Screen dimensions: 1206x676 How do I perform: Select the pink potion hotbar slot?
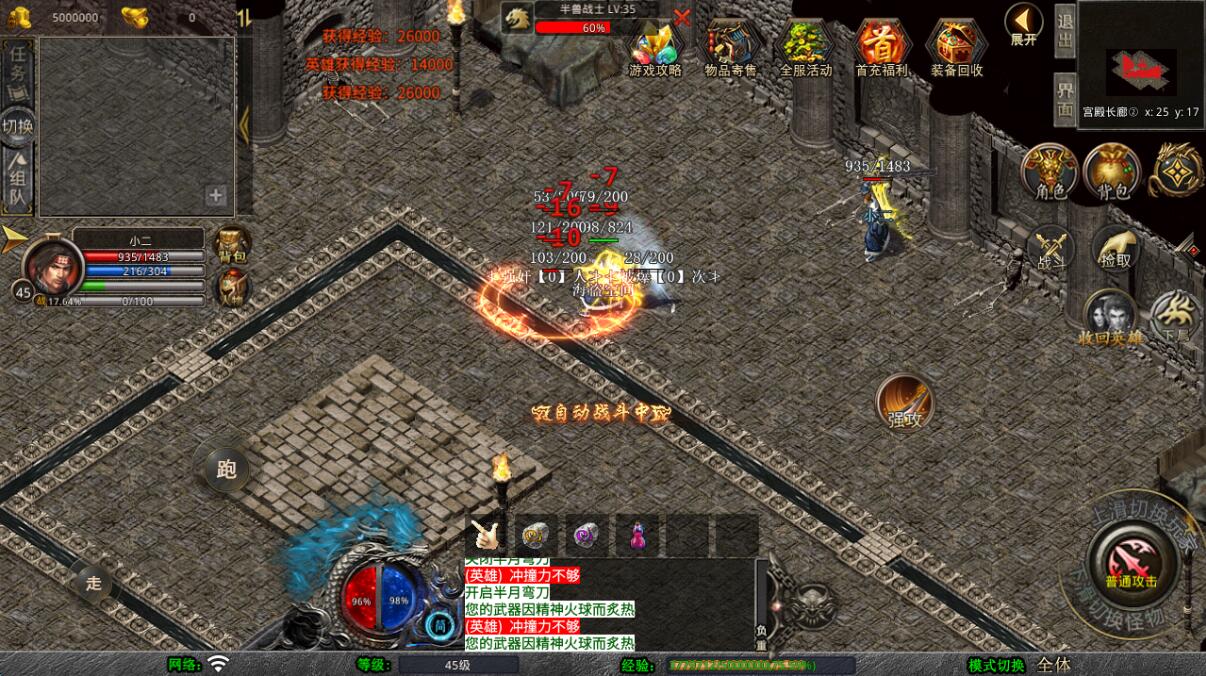click(637, 535)
